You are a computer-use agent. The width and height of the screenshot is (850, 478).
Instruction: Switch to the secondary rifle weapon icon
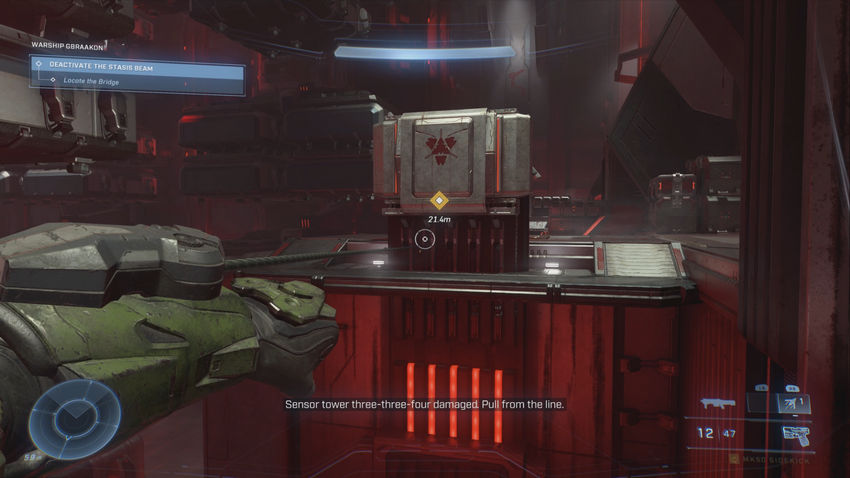point(717,402)
